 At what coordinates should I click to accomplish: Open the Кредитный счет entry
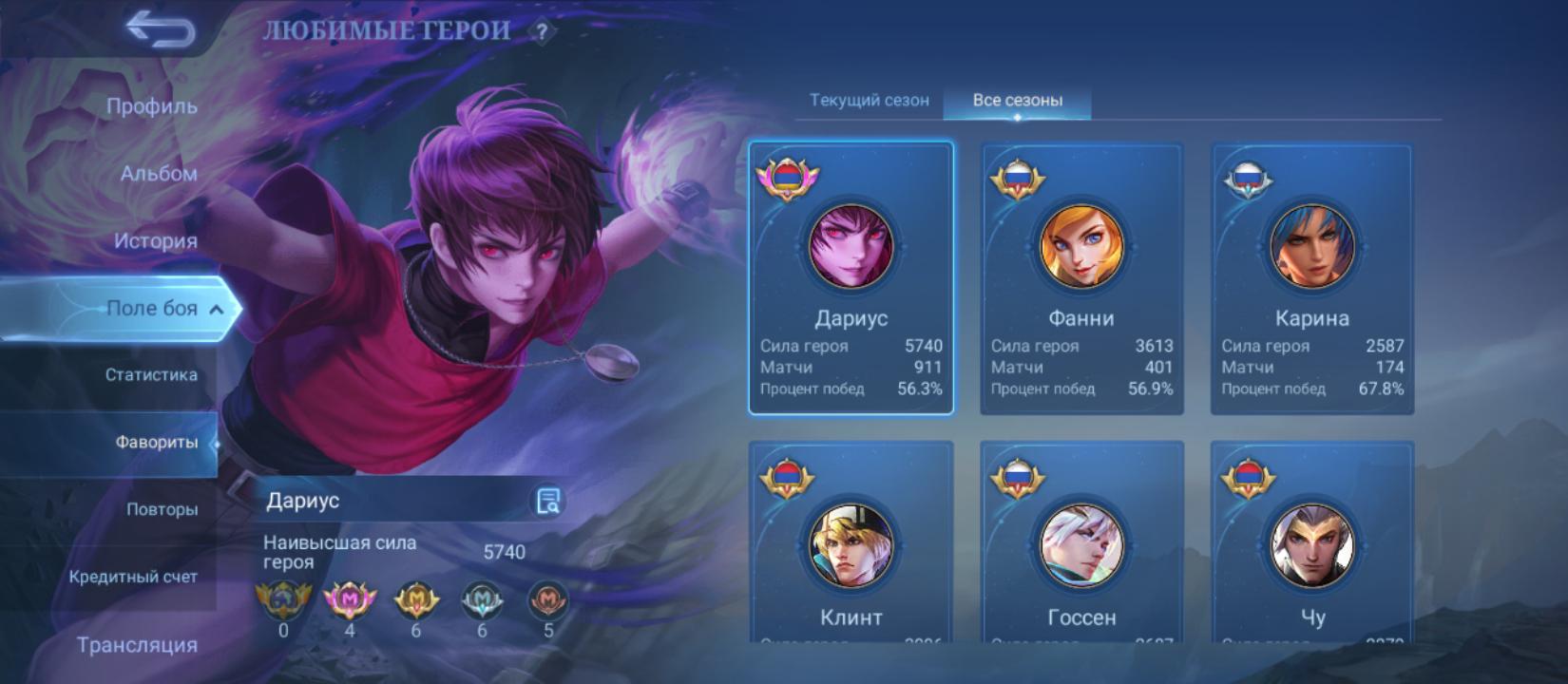[133, 577]
